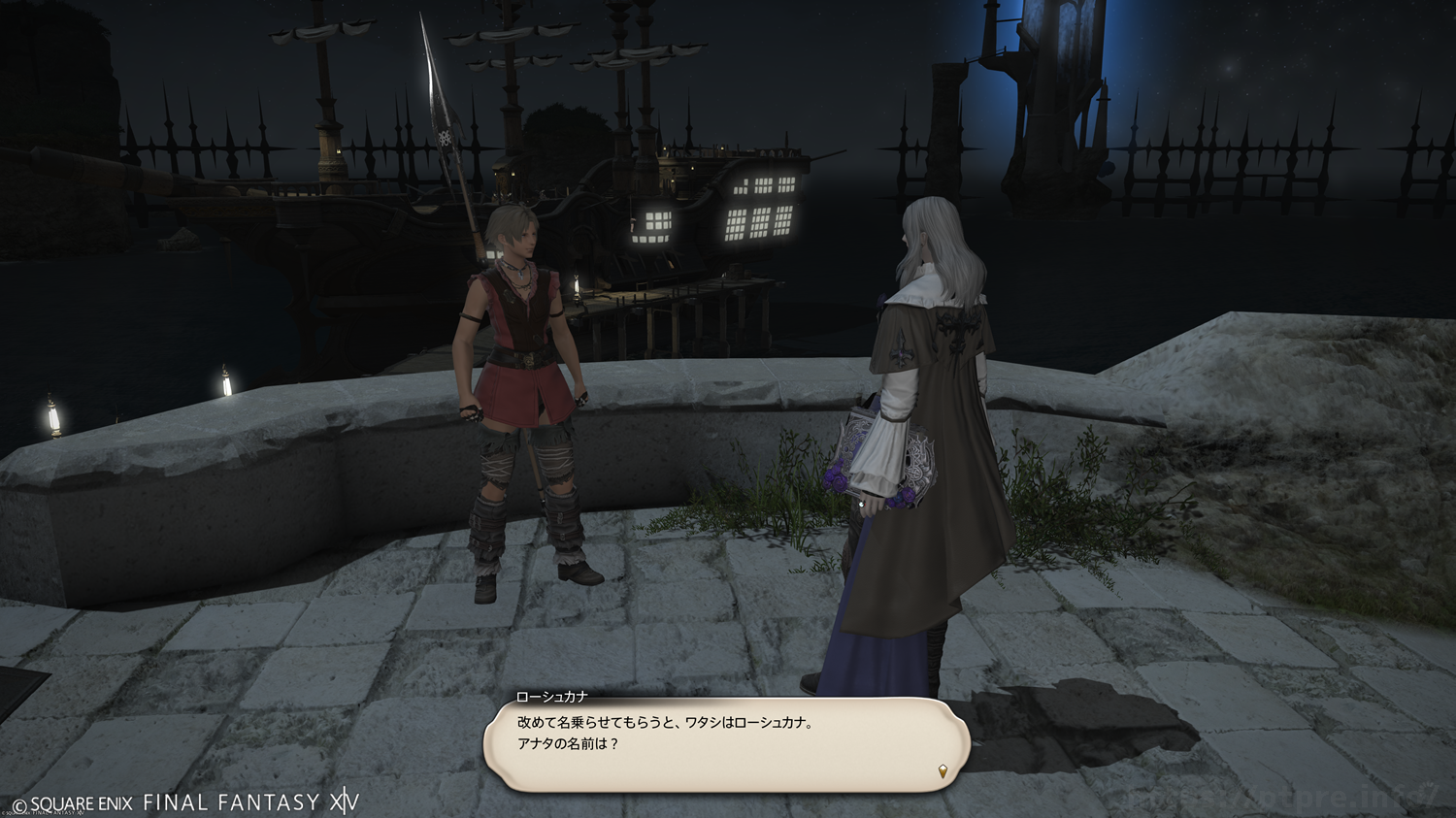Advance the dialogue with the arrow indicator
This screenshot has height=818, width=1456.
pos(943,771)
